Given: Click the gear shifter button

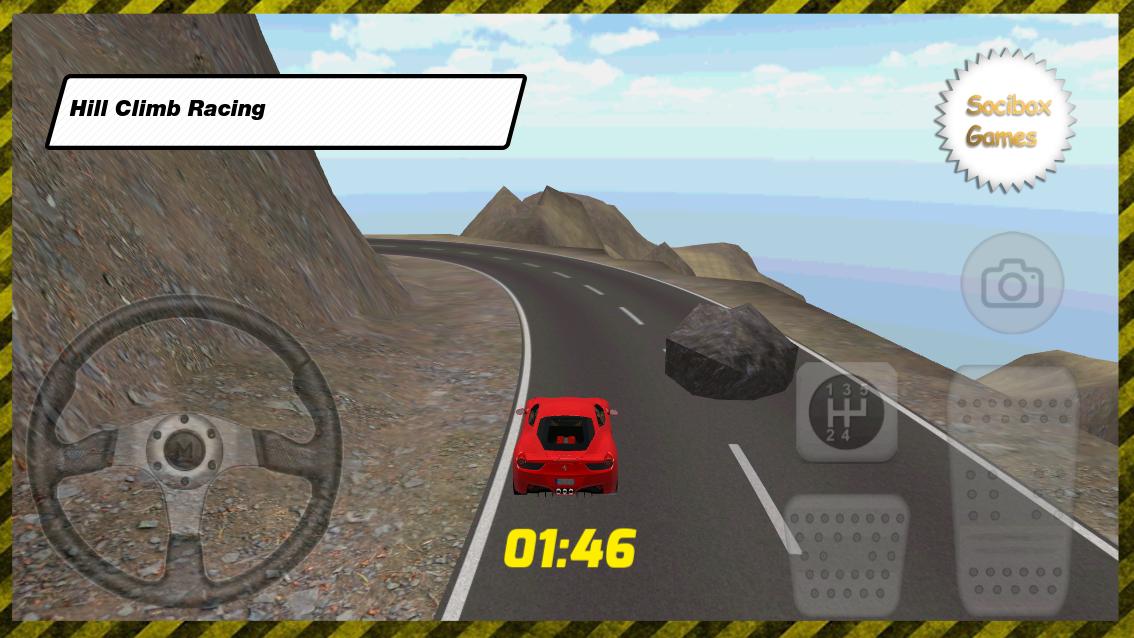Looking at the screenshot, I should (x=846, y=411).
